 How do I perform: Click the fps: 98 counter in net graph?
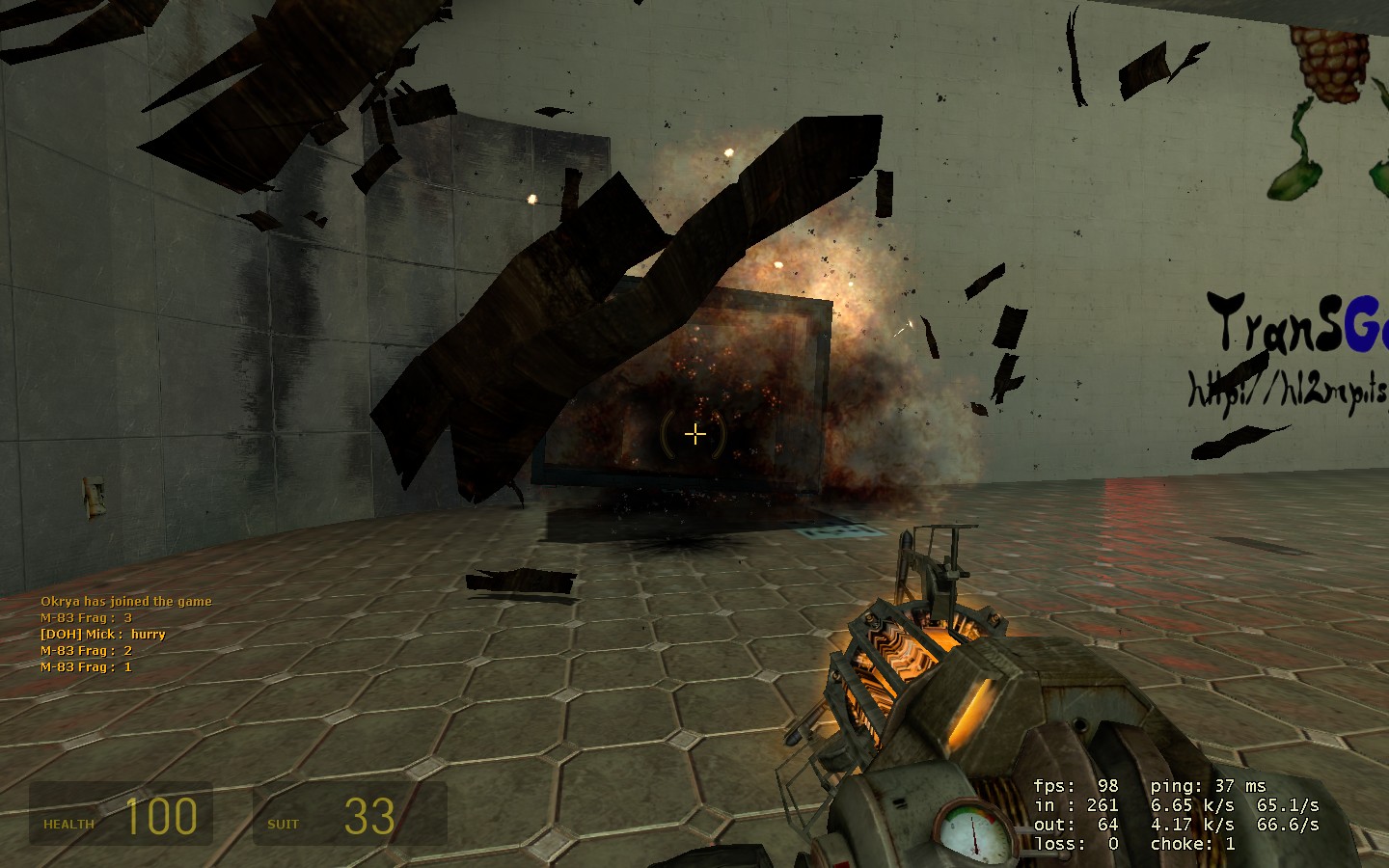1074,786
